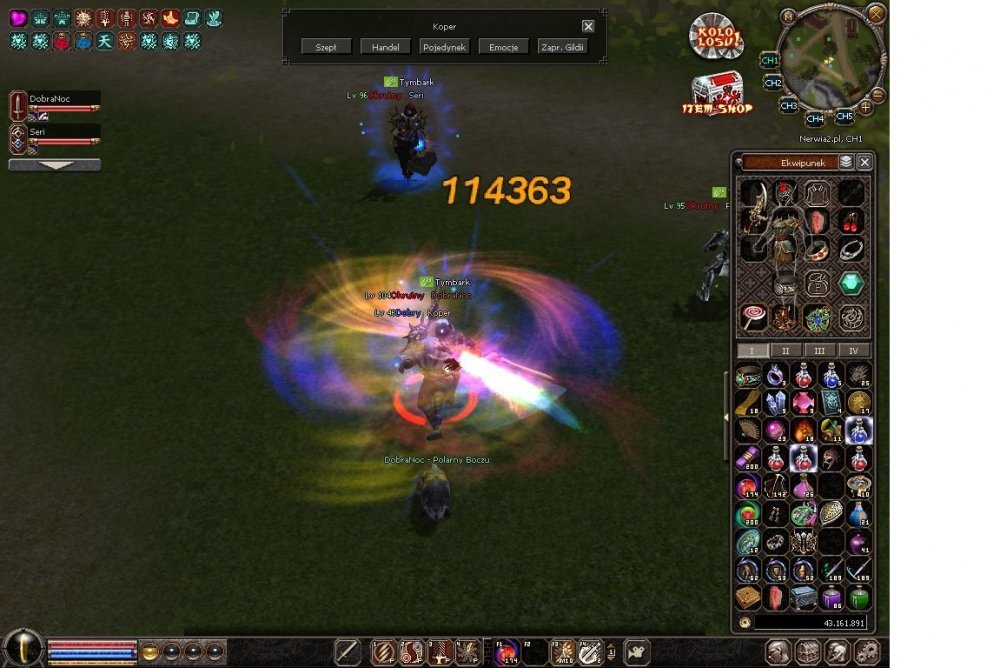The image size is (1000, 668).
Task: Expand the party list down arrow
Action: (x=54, y=165)
